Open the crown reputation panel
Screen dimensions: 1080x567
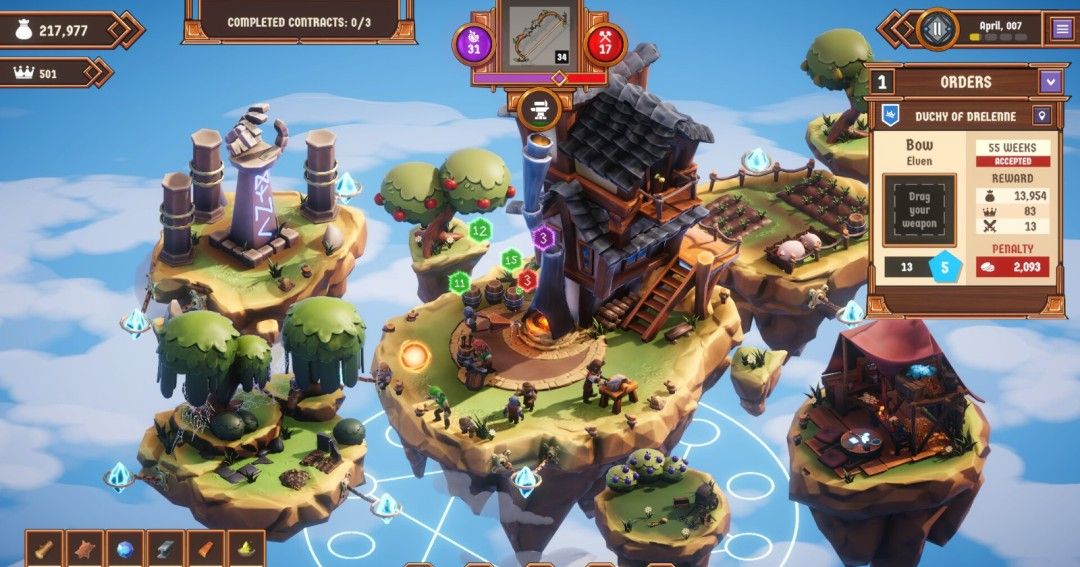(48, 72)
